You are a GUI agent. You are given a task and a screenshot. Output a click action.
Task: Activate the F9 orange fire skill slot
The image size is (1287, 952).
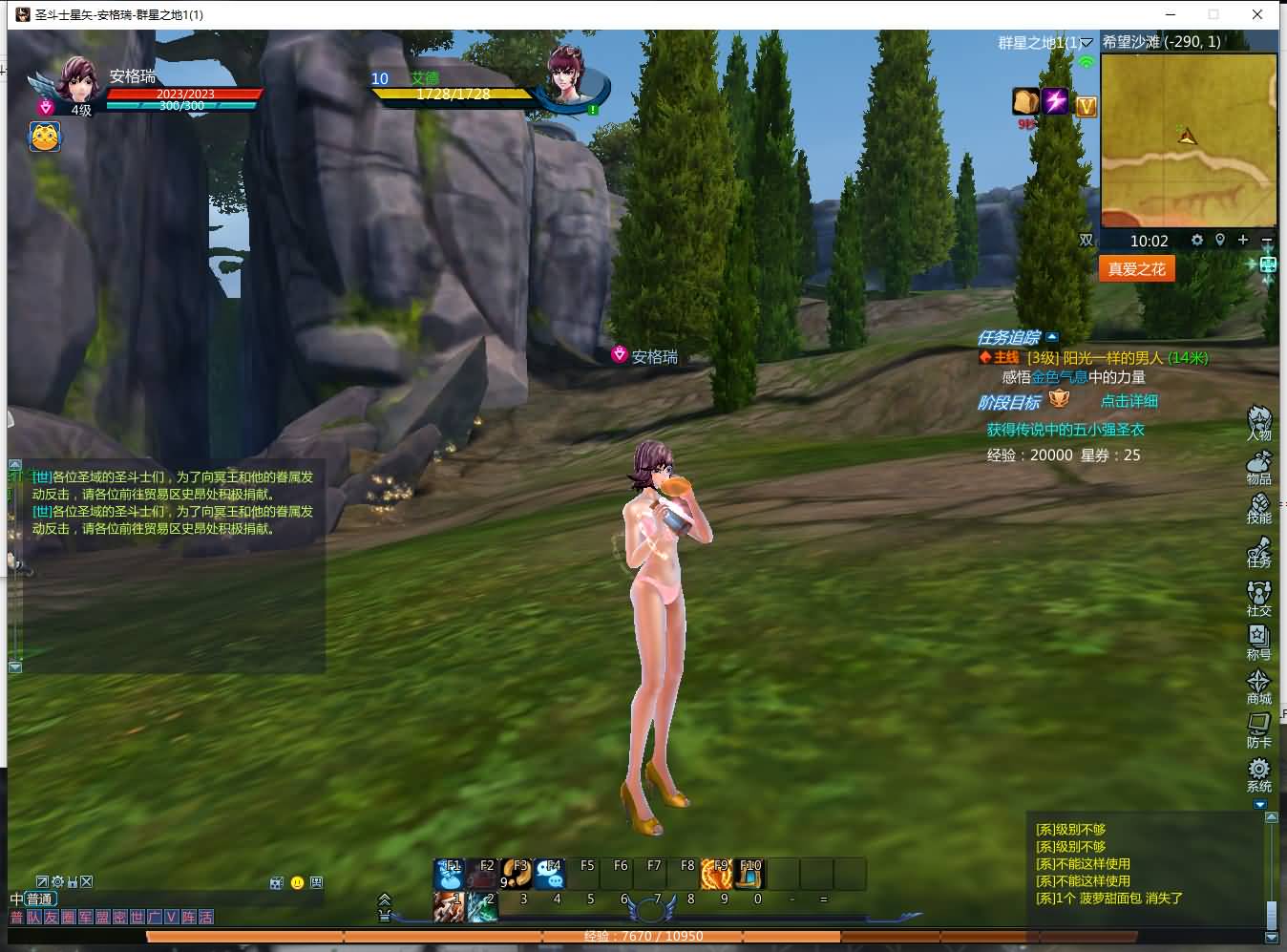[717, 873]
